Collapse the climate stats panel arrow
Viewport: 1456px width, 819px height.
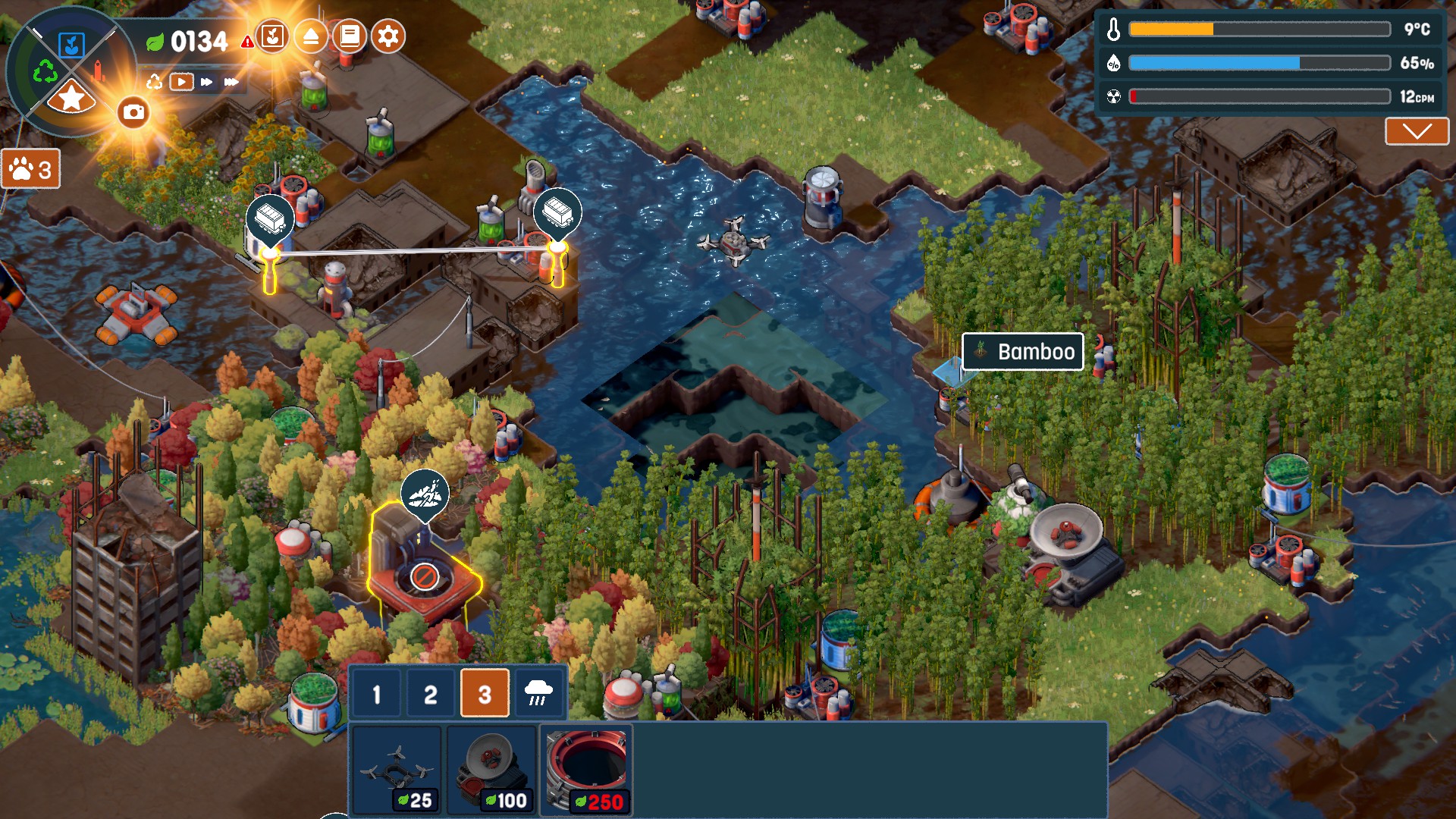[1417, 131]
